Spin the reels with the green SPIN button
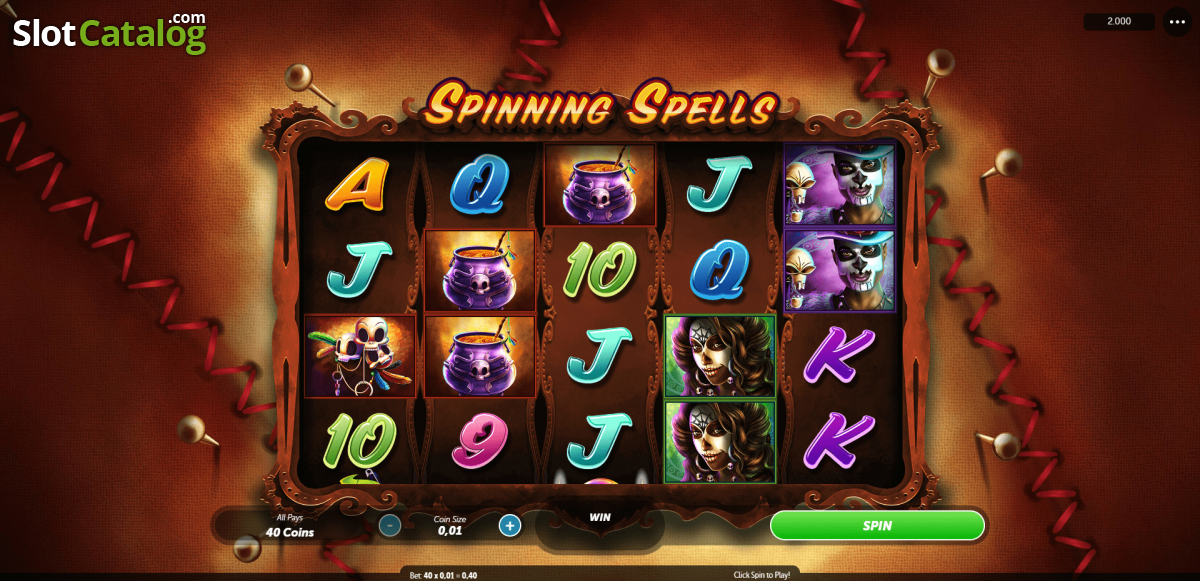Viewport: 1200px width, 581px height. pos(877,525)
